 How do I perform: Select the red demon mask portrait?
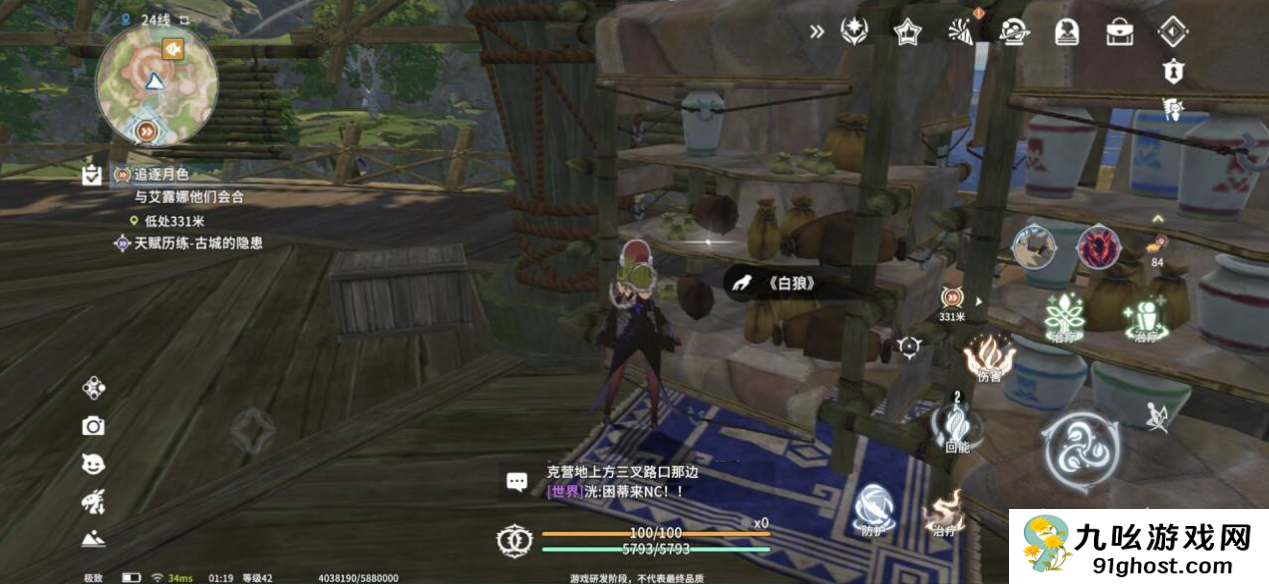click(x=1098, y=247)
